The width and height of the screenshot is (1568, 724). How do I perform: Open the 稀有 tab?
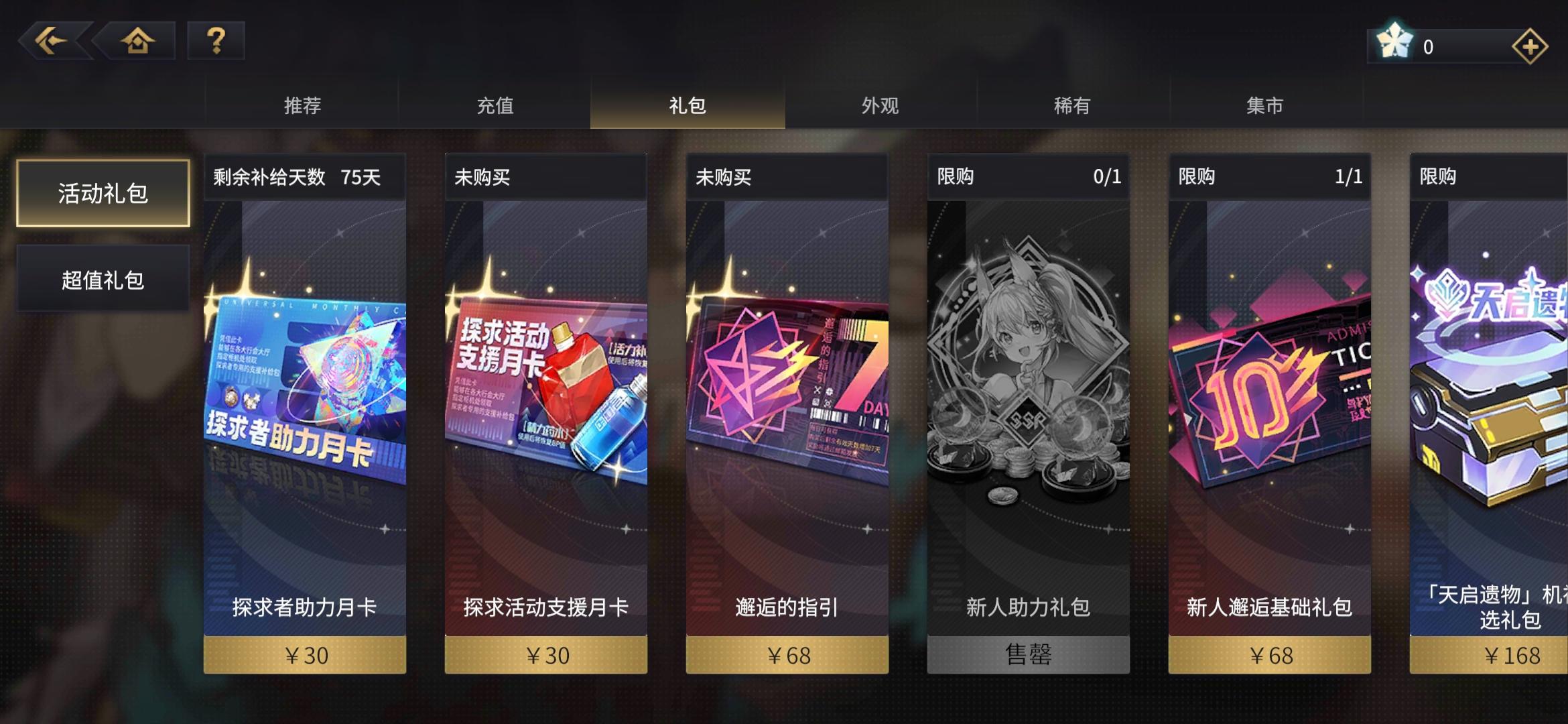click(x=1072, y=105)
